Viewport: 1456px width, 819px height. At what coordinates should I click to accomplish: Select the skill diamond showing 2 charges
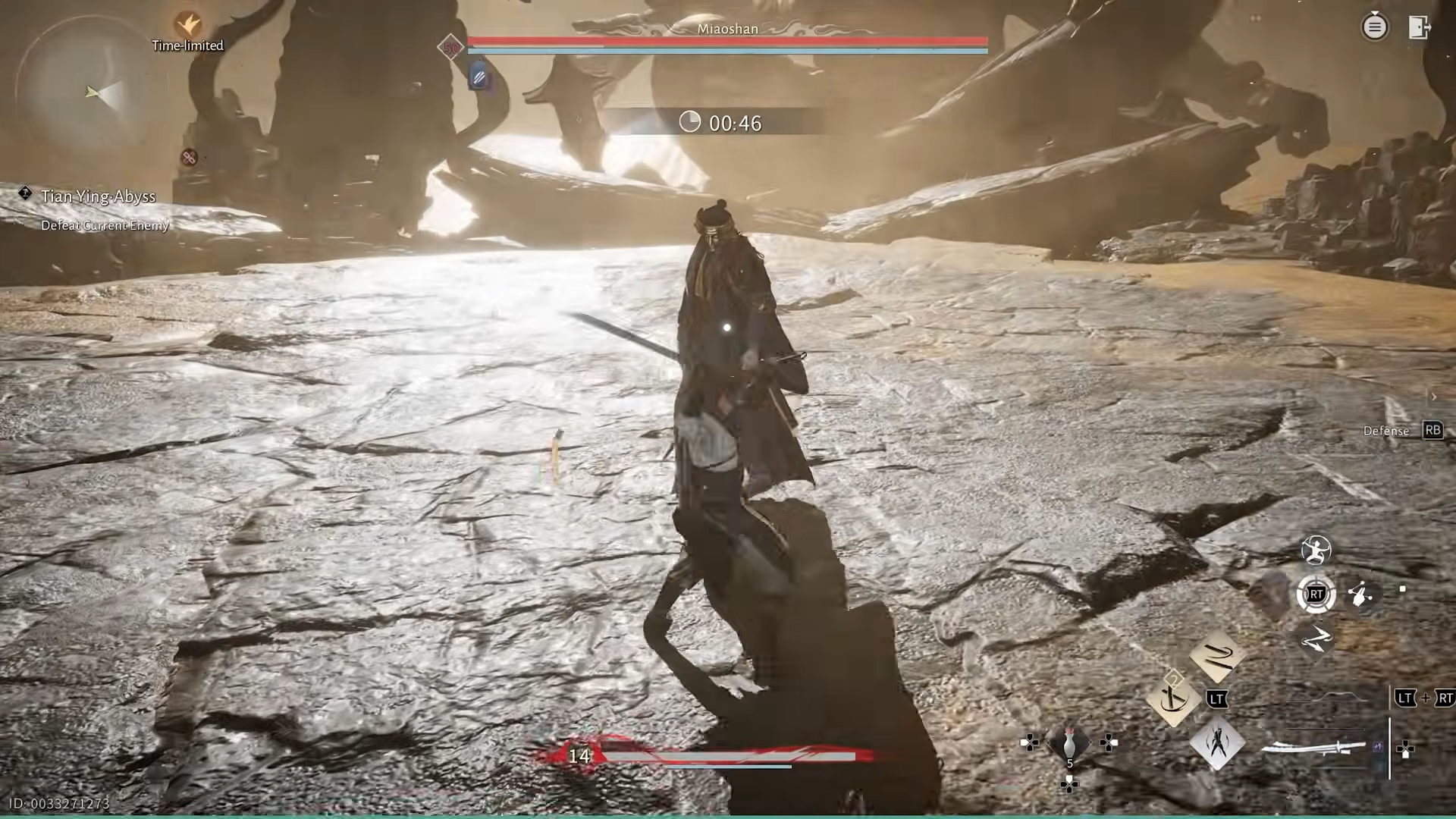1172,698
